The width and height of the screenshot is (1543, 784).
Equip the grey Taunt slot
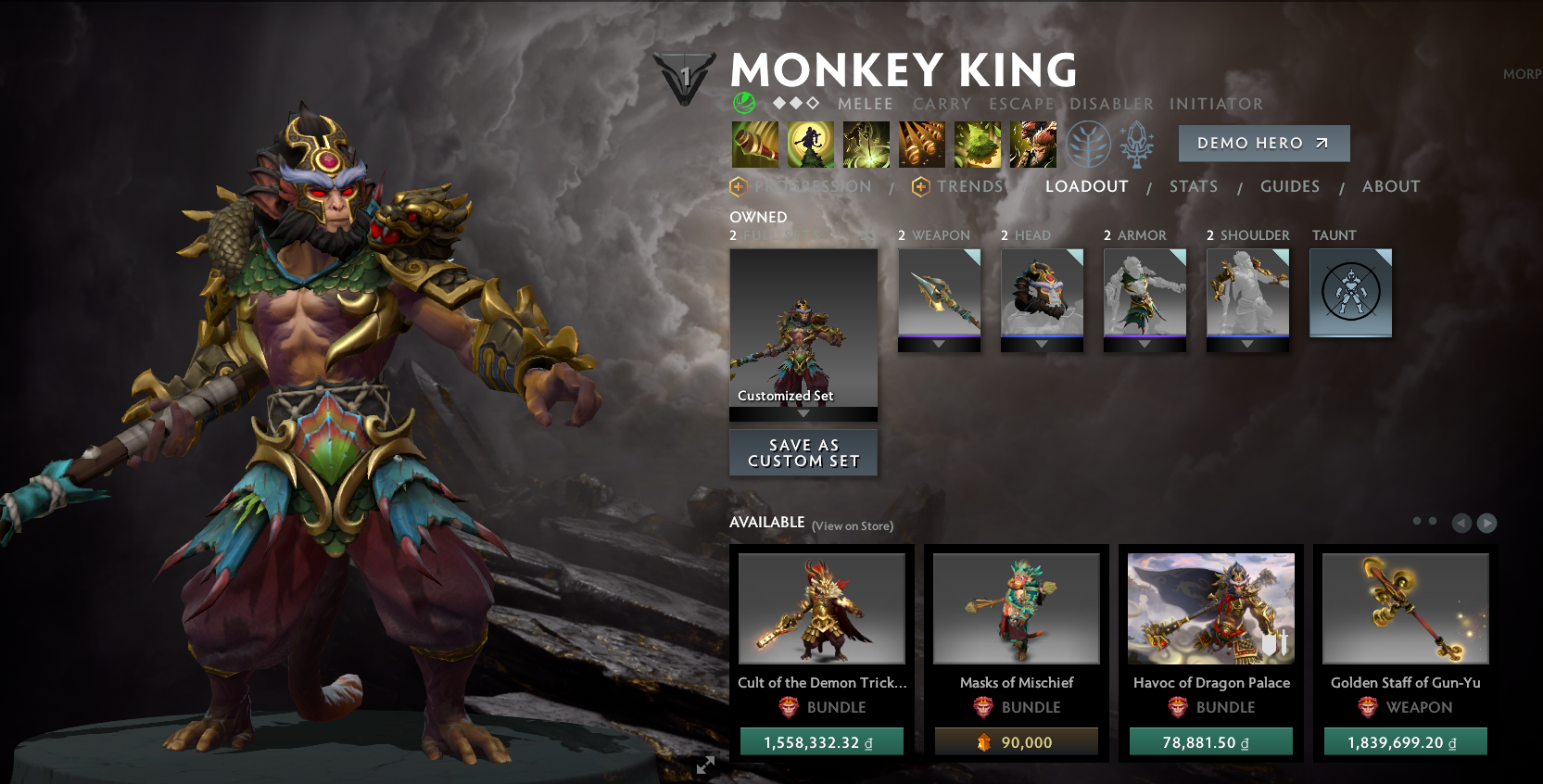(1350, 292)
